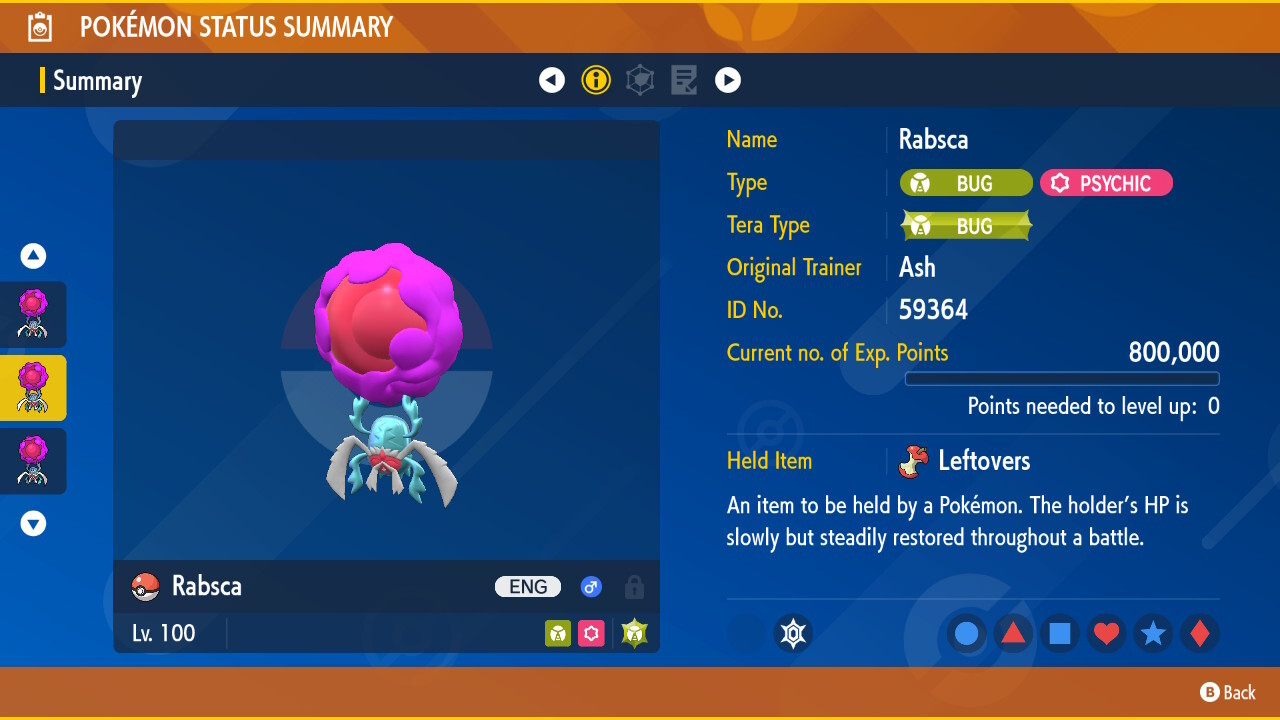The image size is (1280, 720).
Task: Show the next Pokémon with down arrow
Action: point(34,523)
